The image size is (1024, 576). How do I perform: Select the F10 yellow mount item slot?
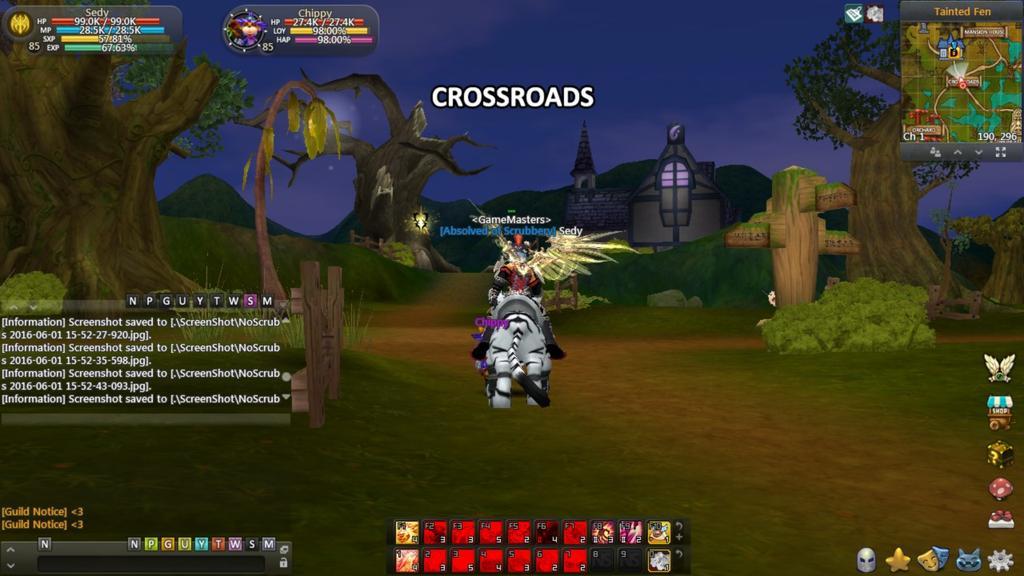658,532
